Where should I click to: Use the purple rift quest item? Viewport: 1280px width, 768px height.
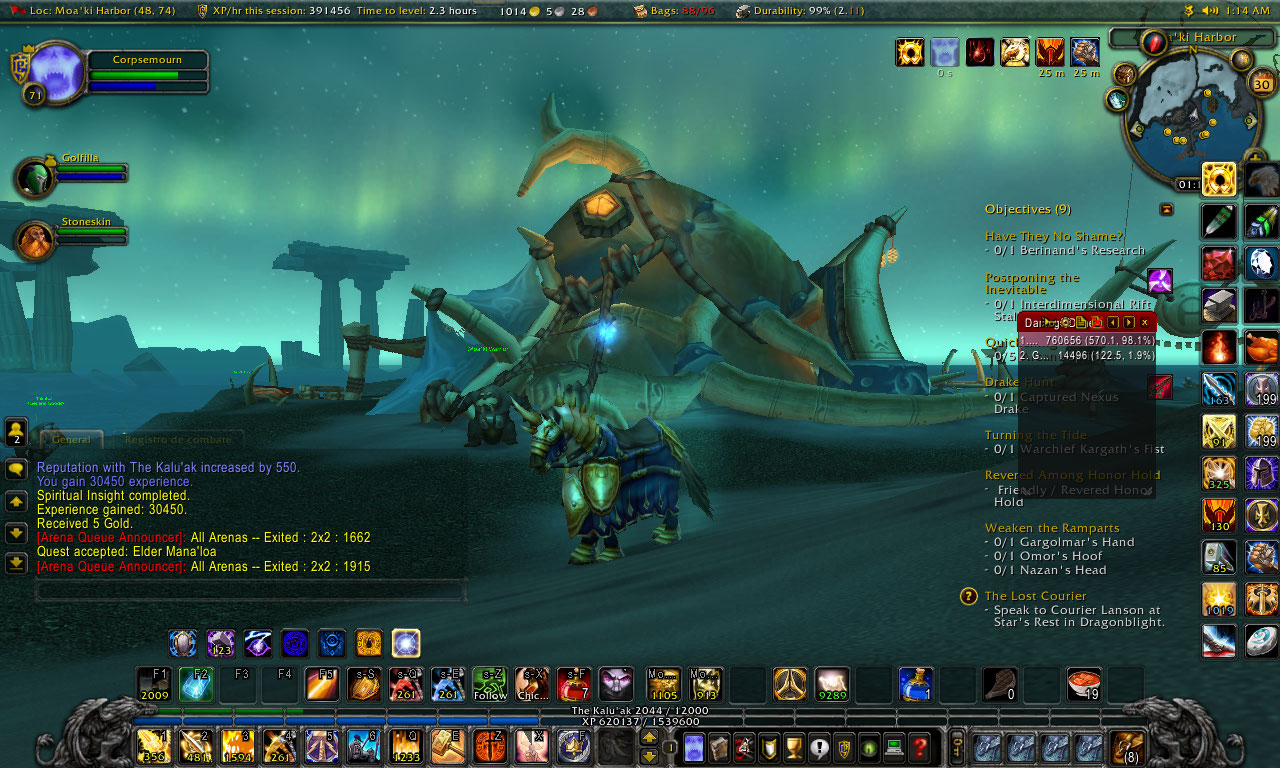1160,281
